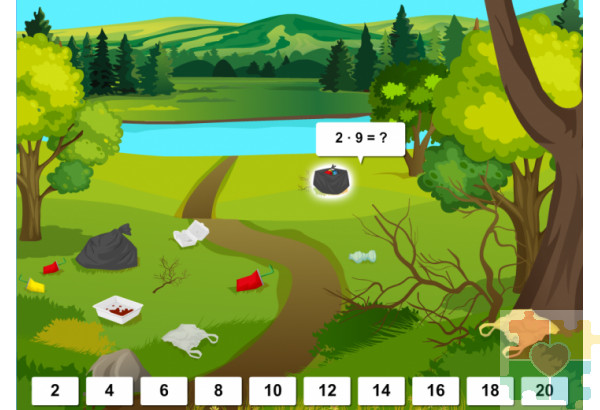Choose 10 as the answer
This screenshot has width=600, height=410.
pos(272,391)
